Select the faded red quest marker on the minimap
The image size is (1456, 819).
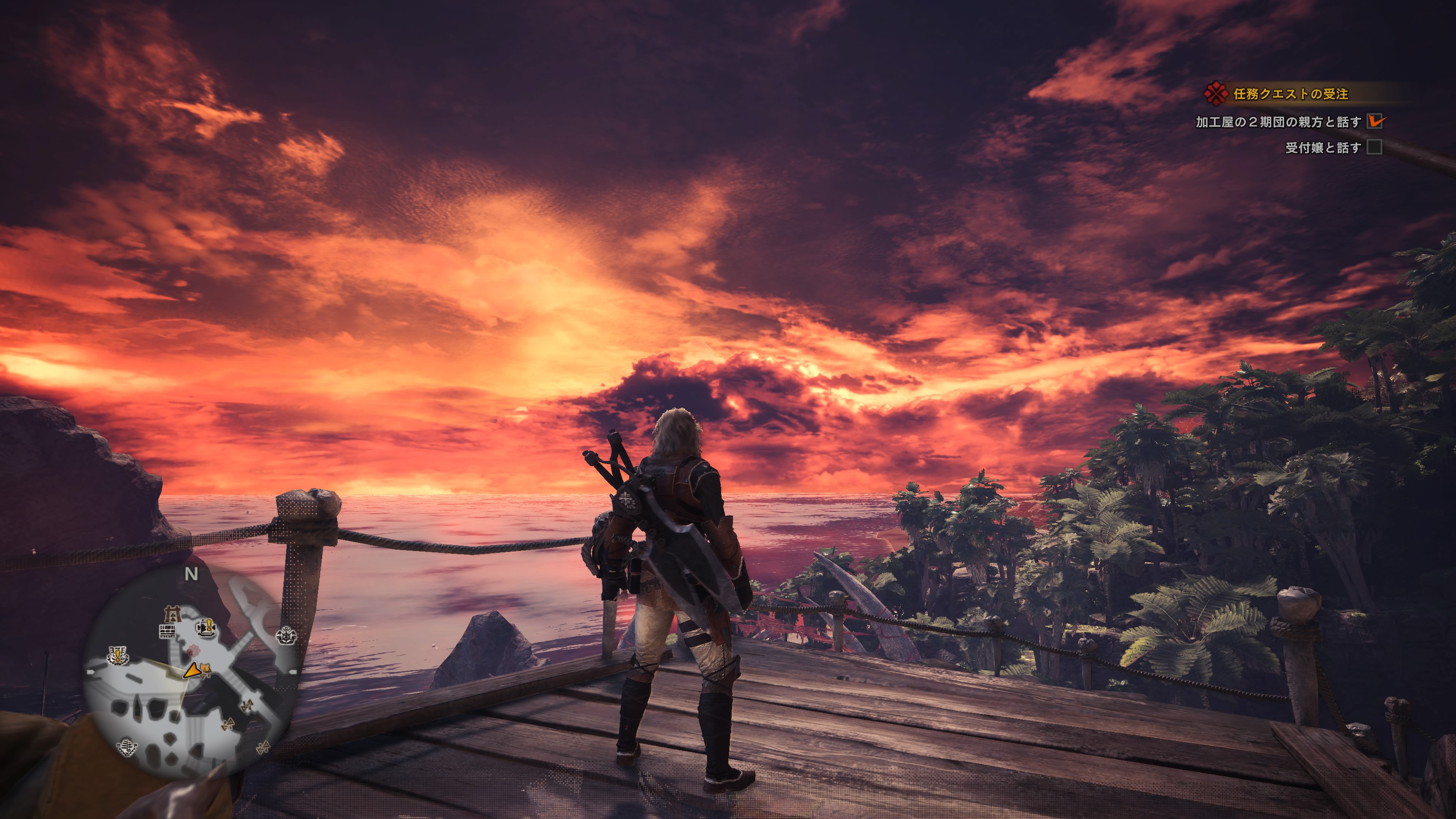[x=193, y=650]
